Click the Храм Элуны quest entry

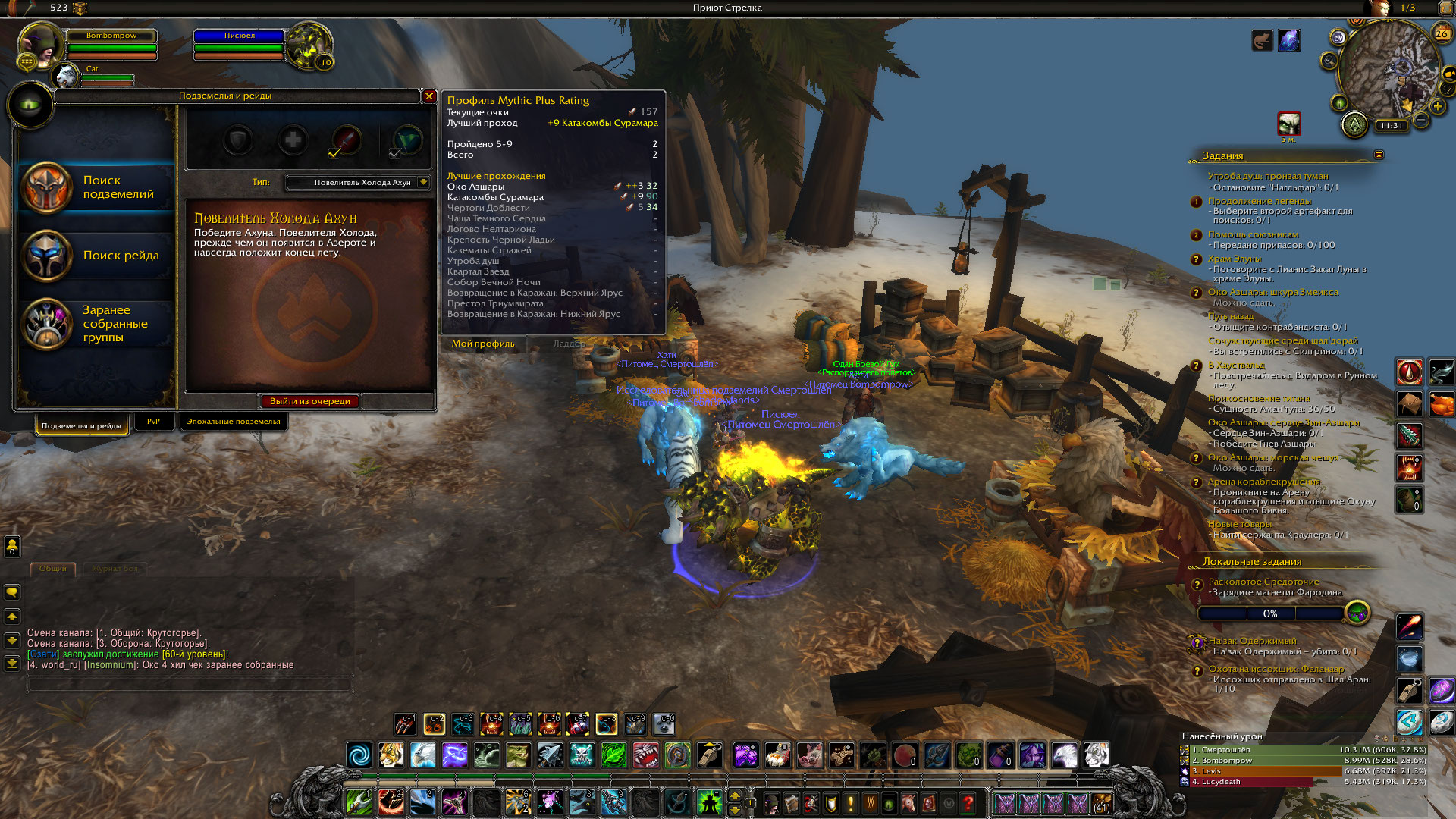1235,259
